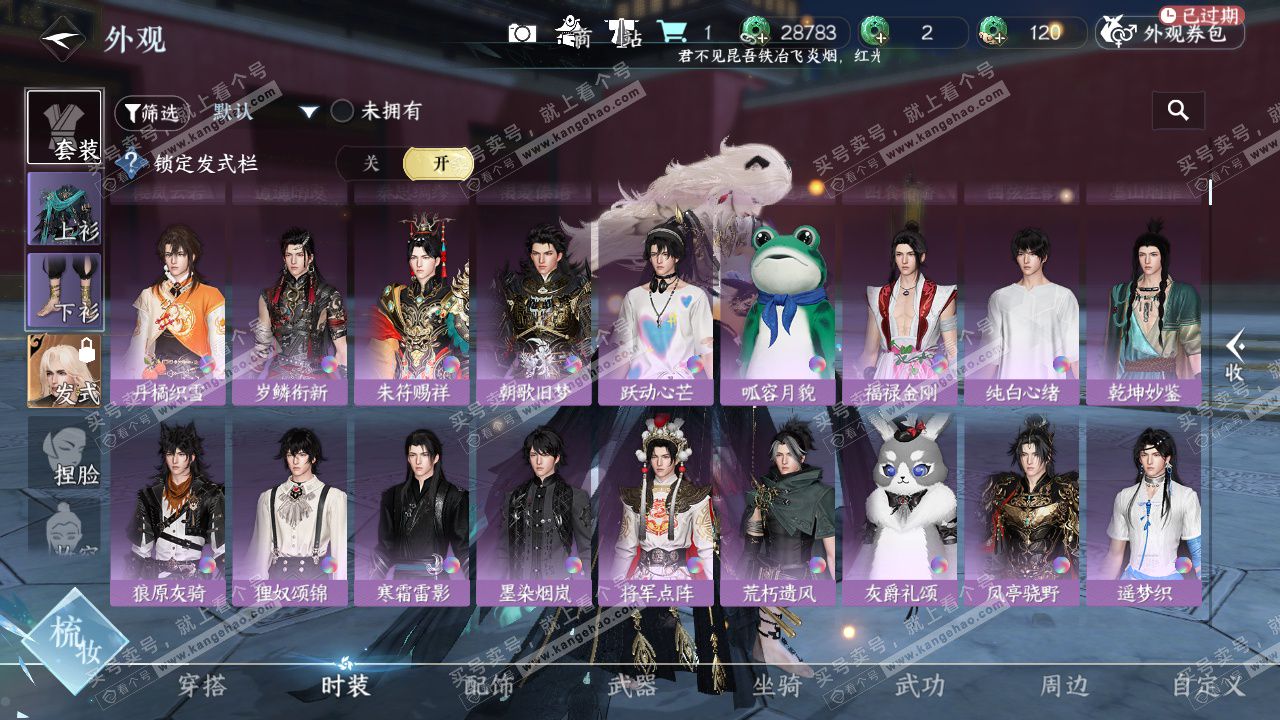Open the 筛选 filter button

(152, 113)
